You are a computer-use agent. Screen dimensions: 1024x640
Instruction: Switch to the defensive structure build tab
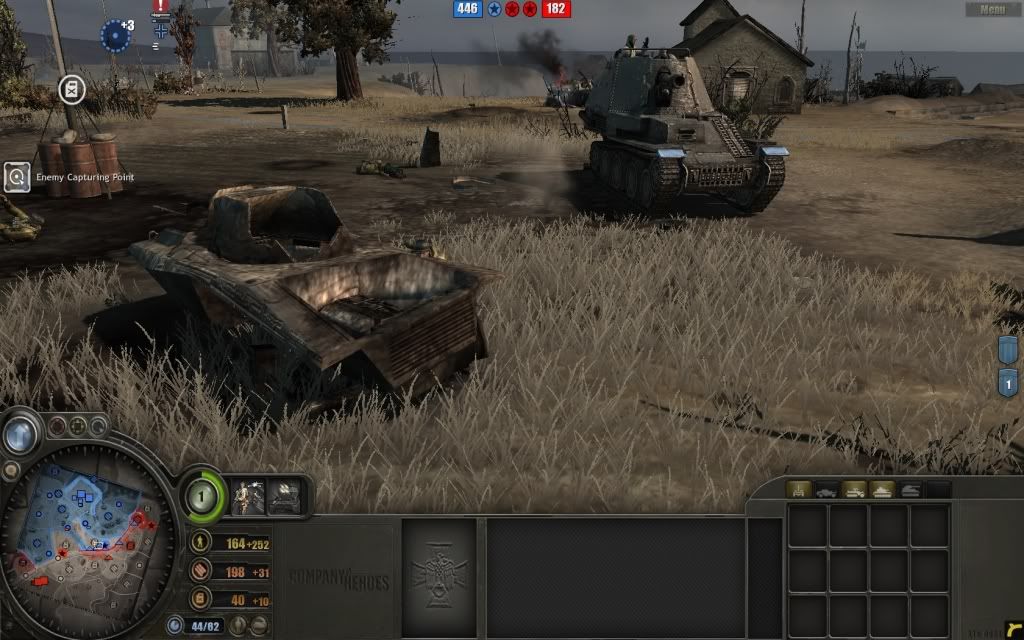click(799, 490)
